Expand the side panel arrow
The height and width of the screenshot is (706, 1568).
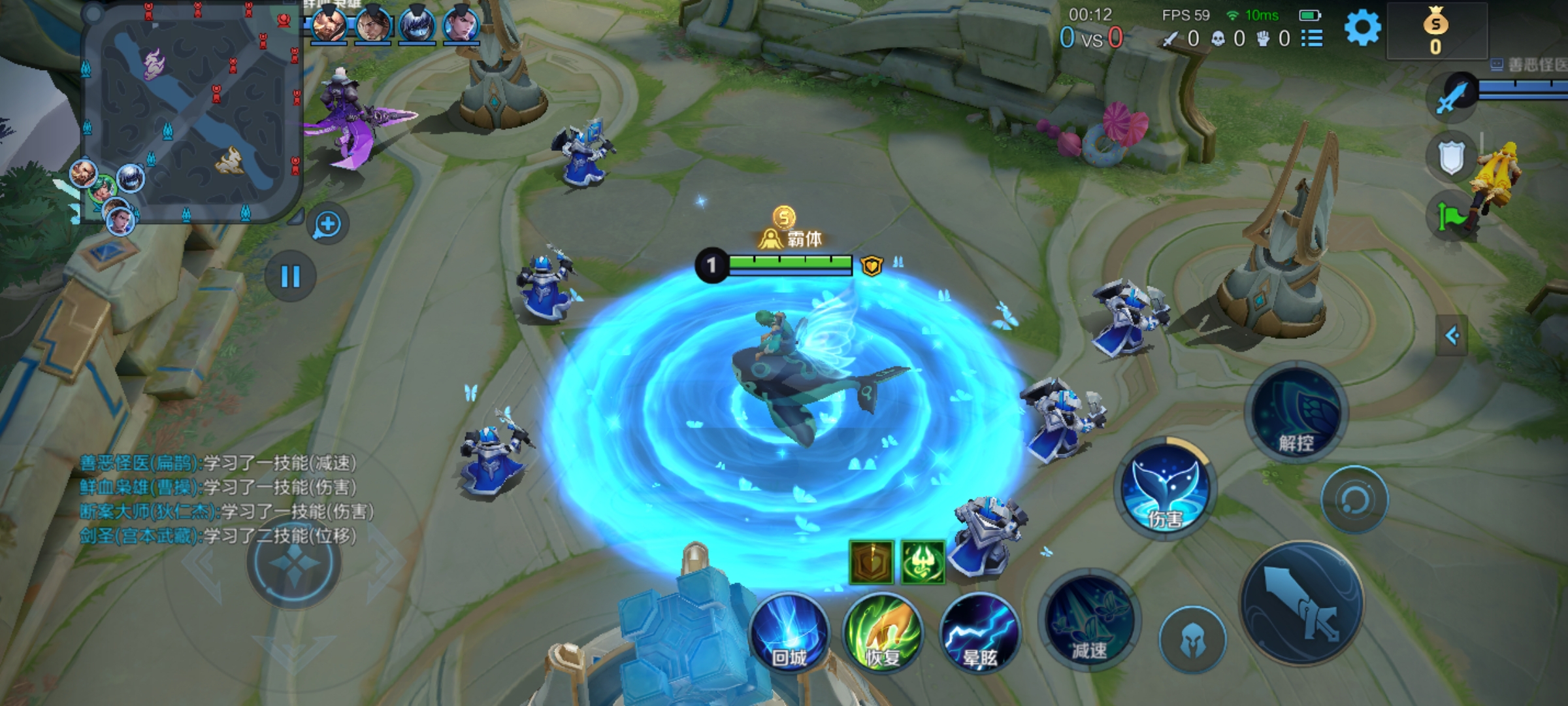(1452, 336)
